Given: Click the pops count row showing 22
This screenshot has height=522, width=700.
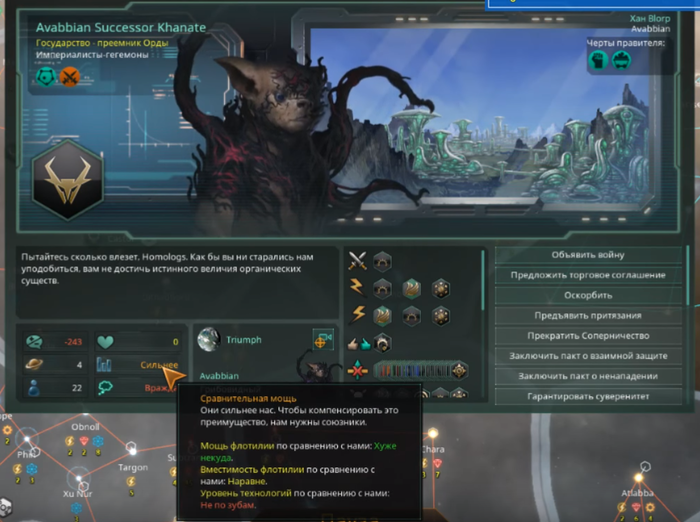Looking at the screenshot, I should tap(55, 388).
